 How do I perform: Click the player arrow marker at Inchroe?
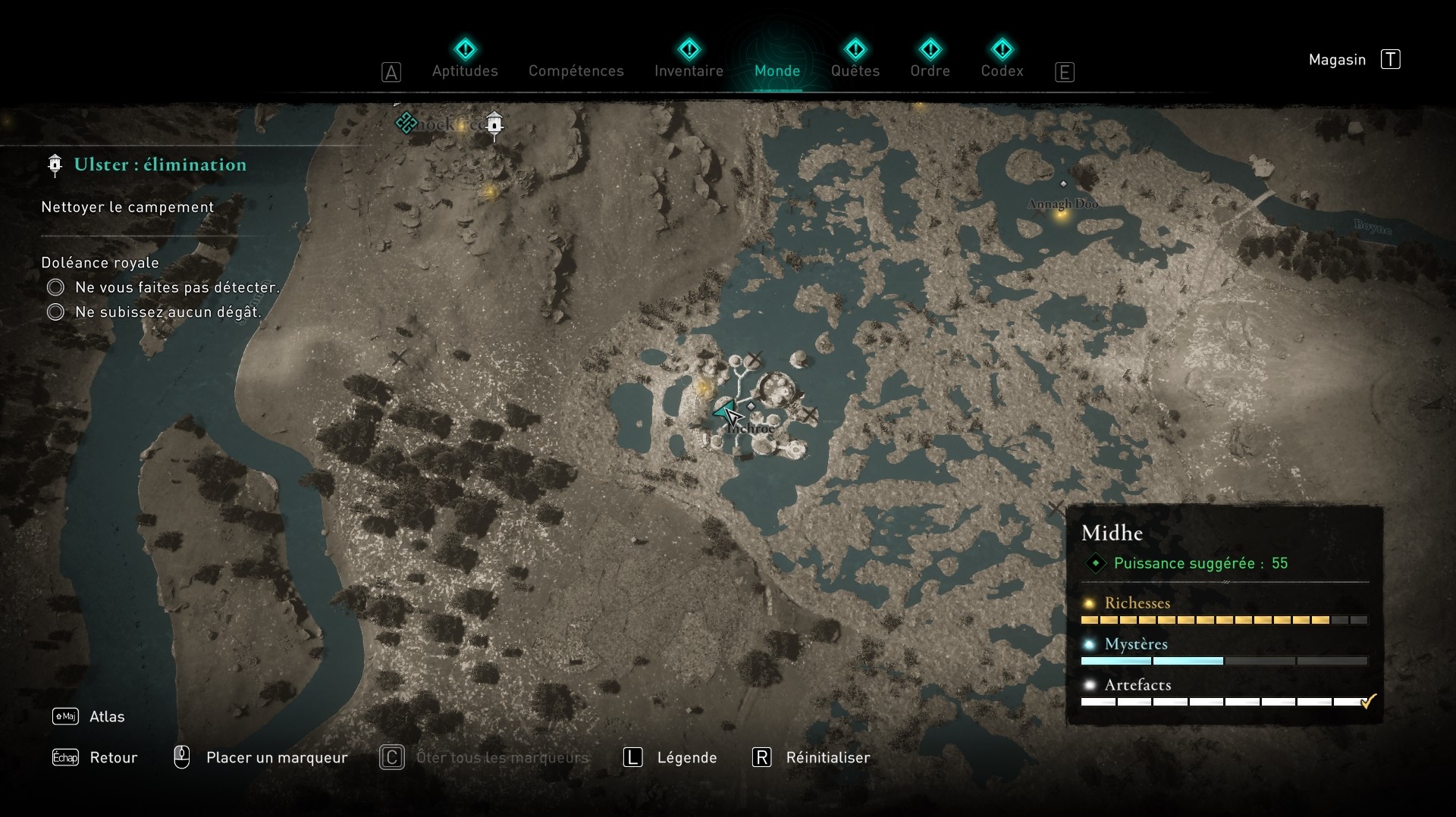click(724, 412)
